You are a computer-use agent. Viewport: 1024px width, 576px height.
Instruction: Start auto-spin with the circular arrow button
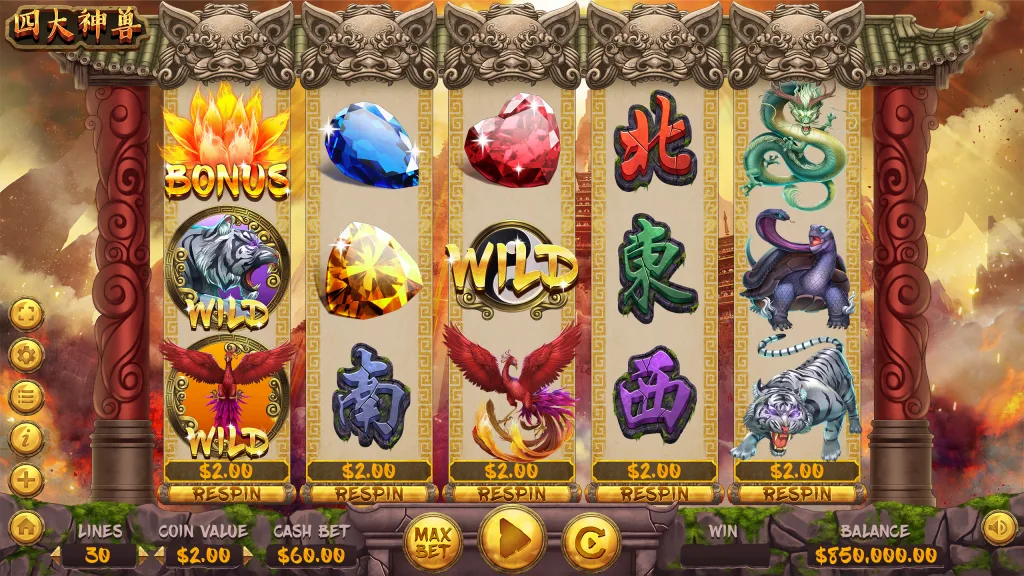click(x=590, y=541)
